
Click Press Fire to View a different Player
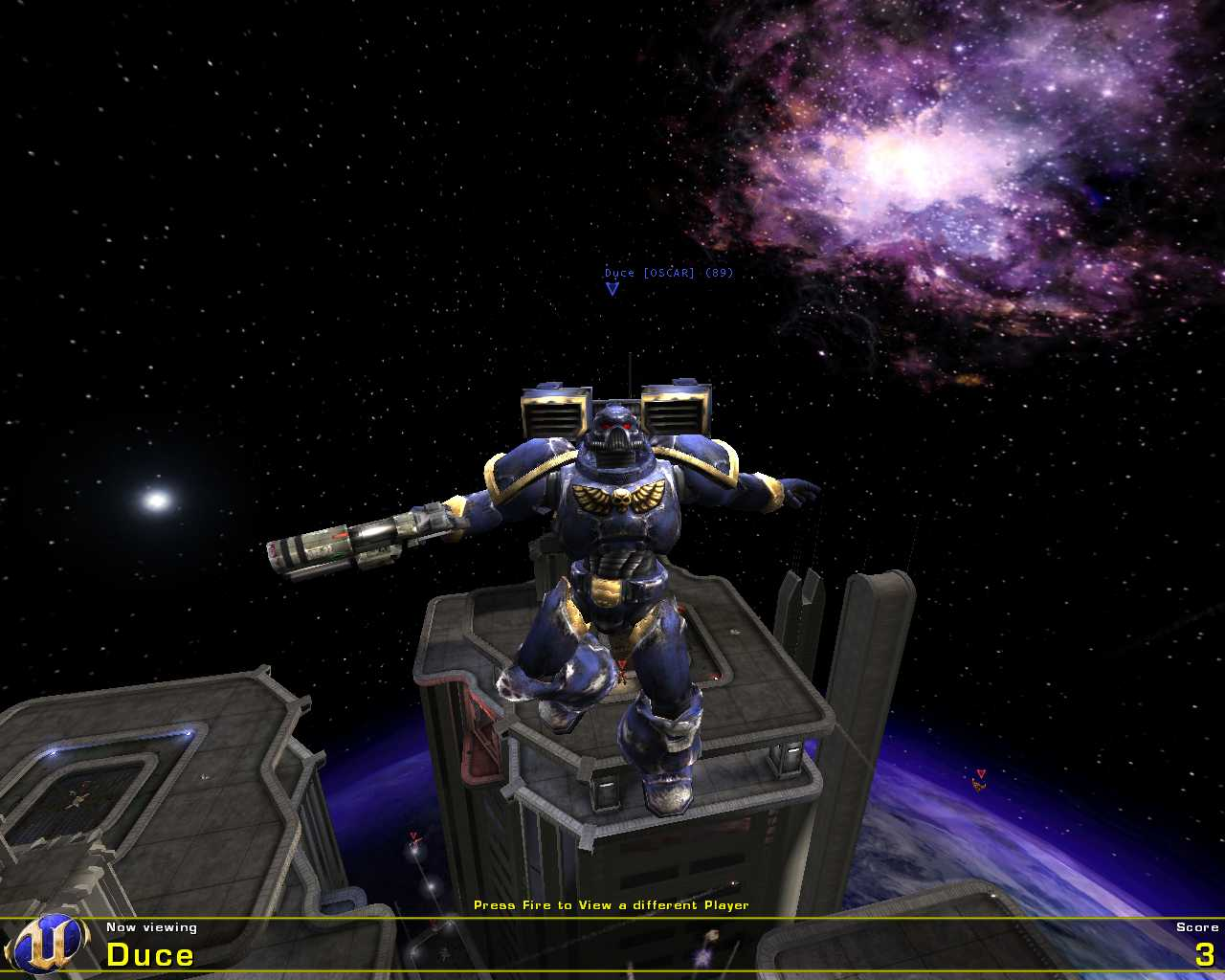[x=612, y=903]
